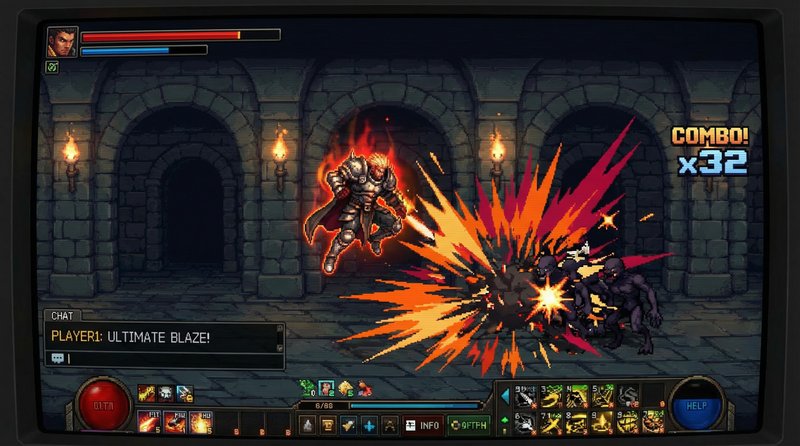This screenshot has height=446, width=800.
Task: Select the green buff icon under the portrait
Action: point(51,67)
